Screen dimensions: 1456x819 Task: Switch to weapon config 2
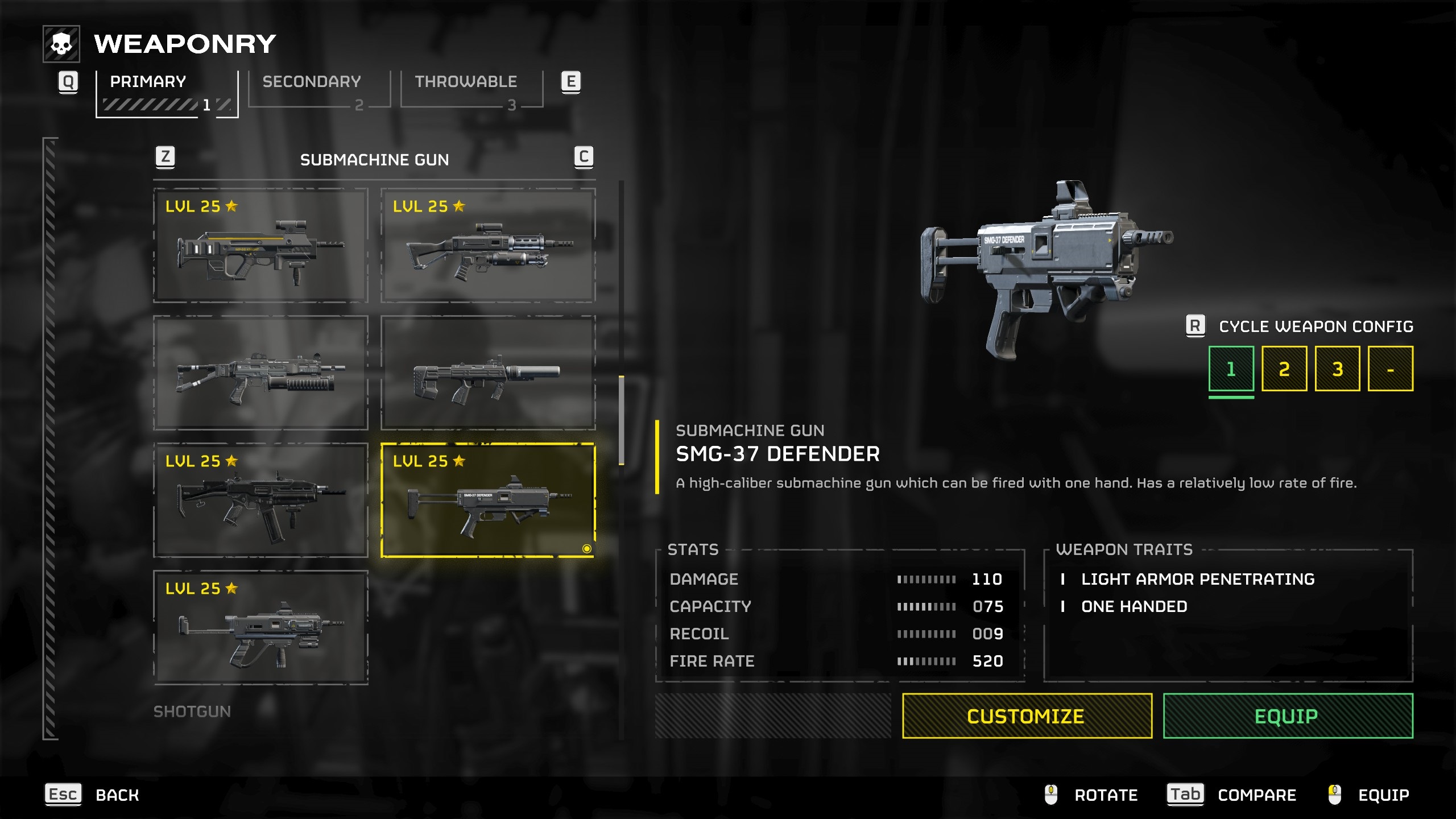point(1284,369)
